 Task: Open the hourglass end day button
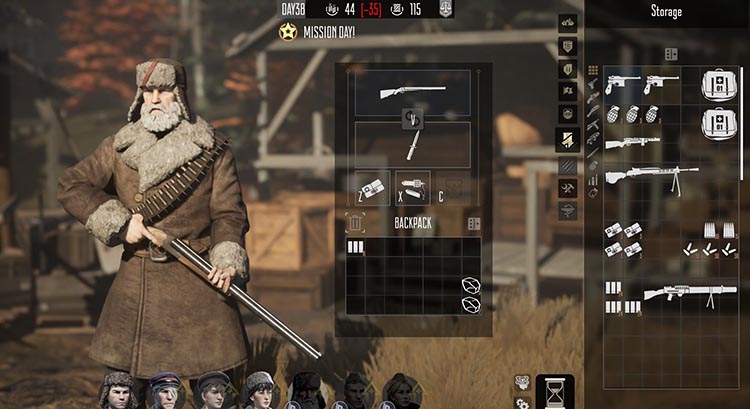pyautogui.click(x=555, y=391)
